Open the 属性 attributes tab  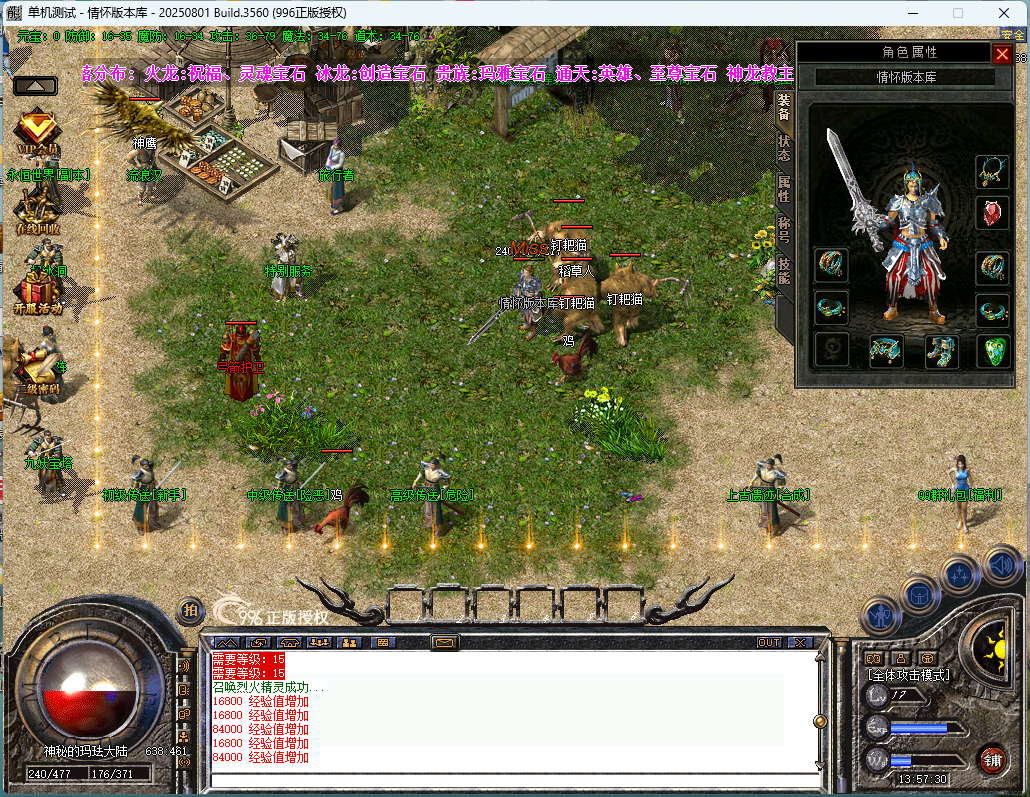click(784, 189)
